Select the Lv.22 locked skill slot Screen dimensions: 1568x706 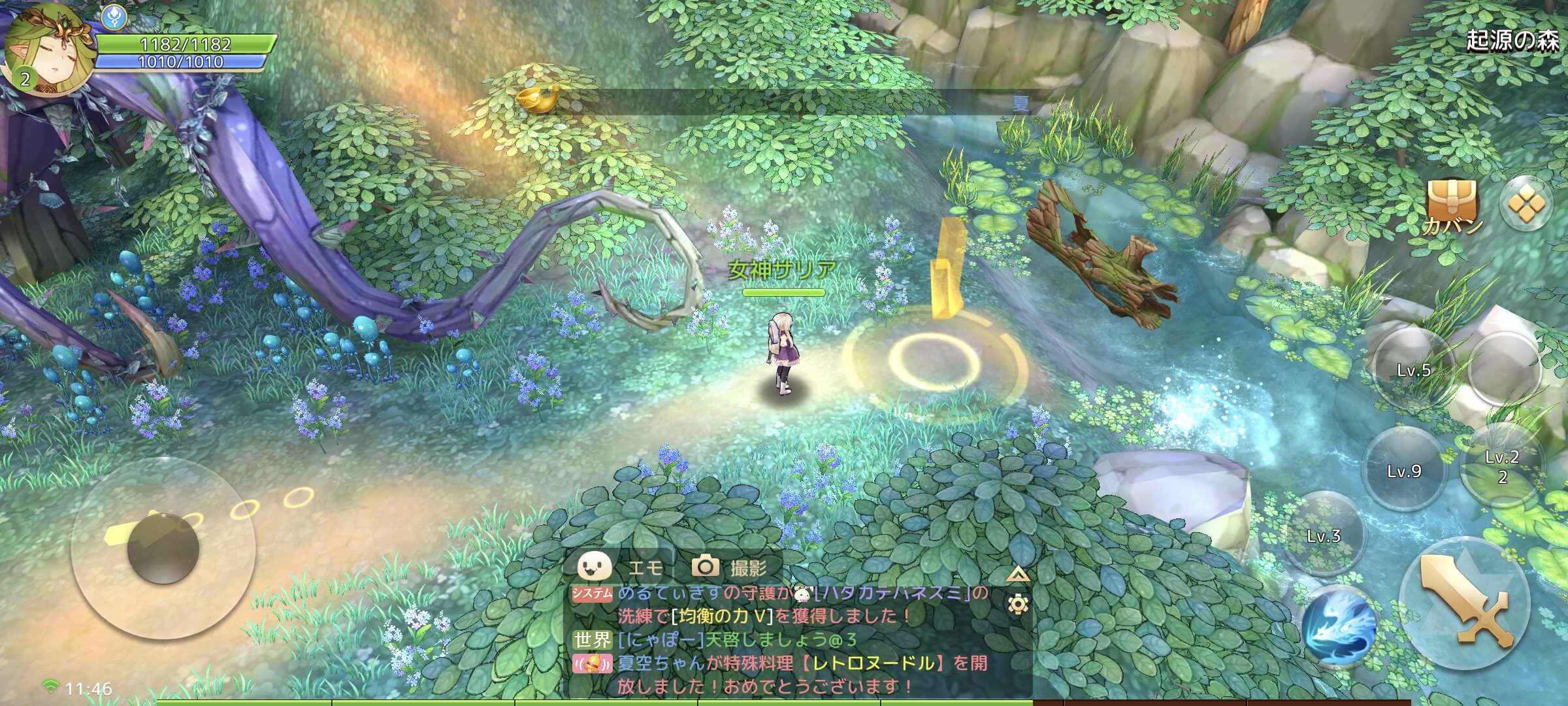coord(1502,465)
